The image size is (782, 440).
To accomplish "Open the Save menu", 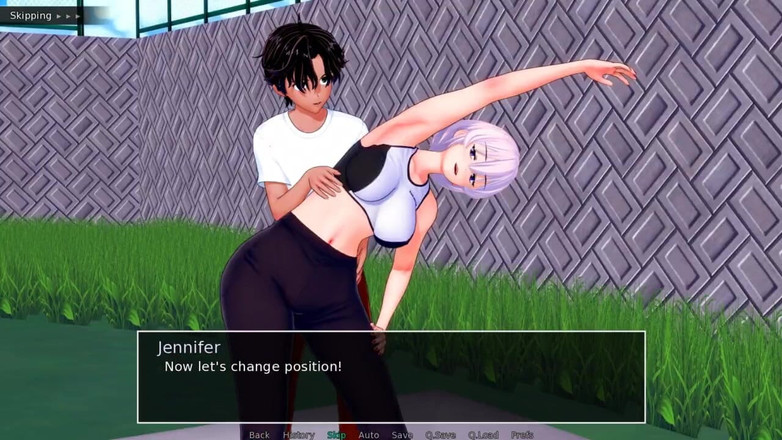I will click(402, 435).
